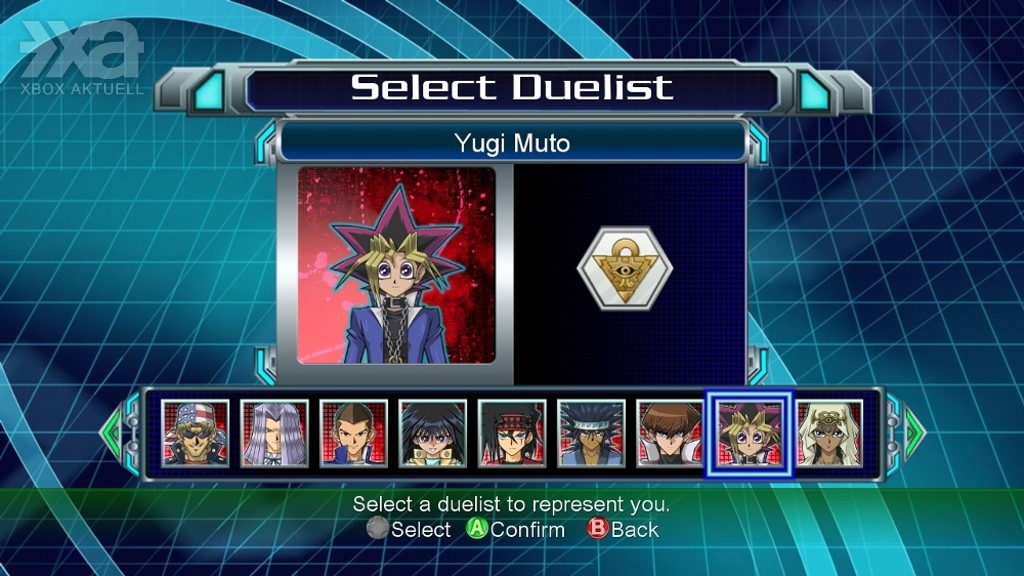The width and height of the screenshot is (1024, 576).
Task: Select the duelist with gold headdress
Action: [829, 433]
